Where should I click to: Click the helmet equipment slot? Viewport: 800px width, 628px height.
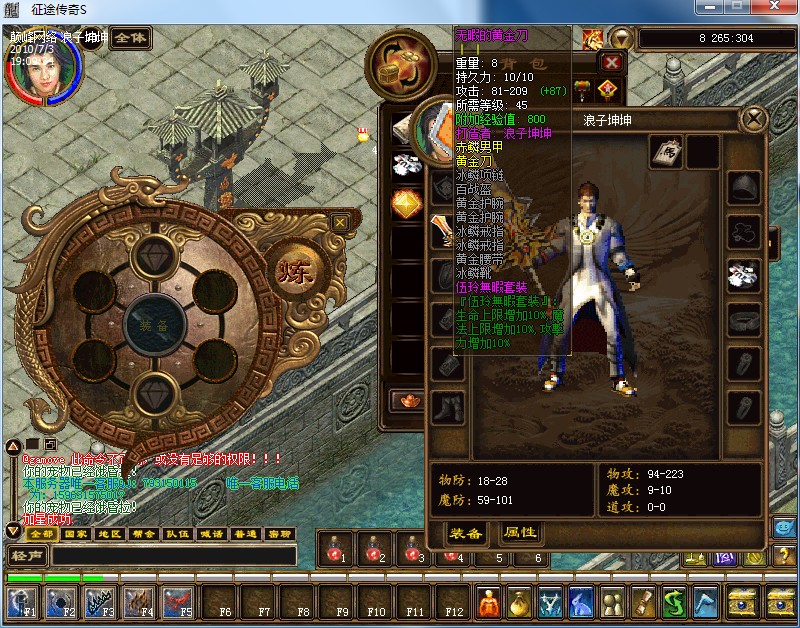tap(743, 188)
